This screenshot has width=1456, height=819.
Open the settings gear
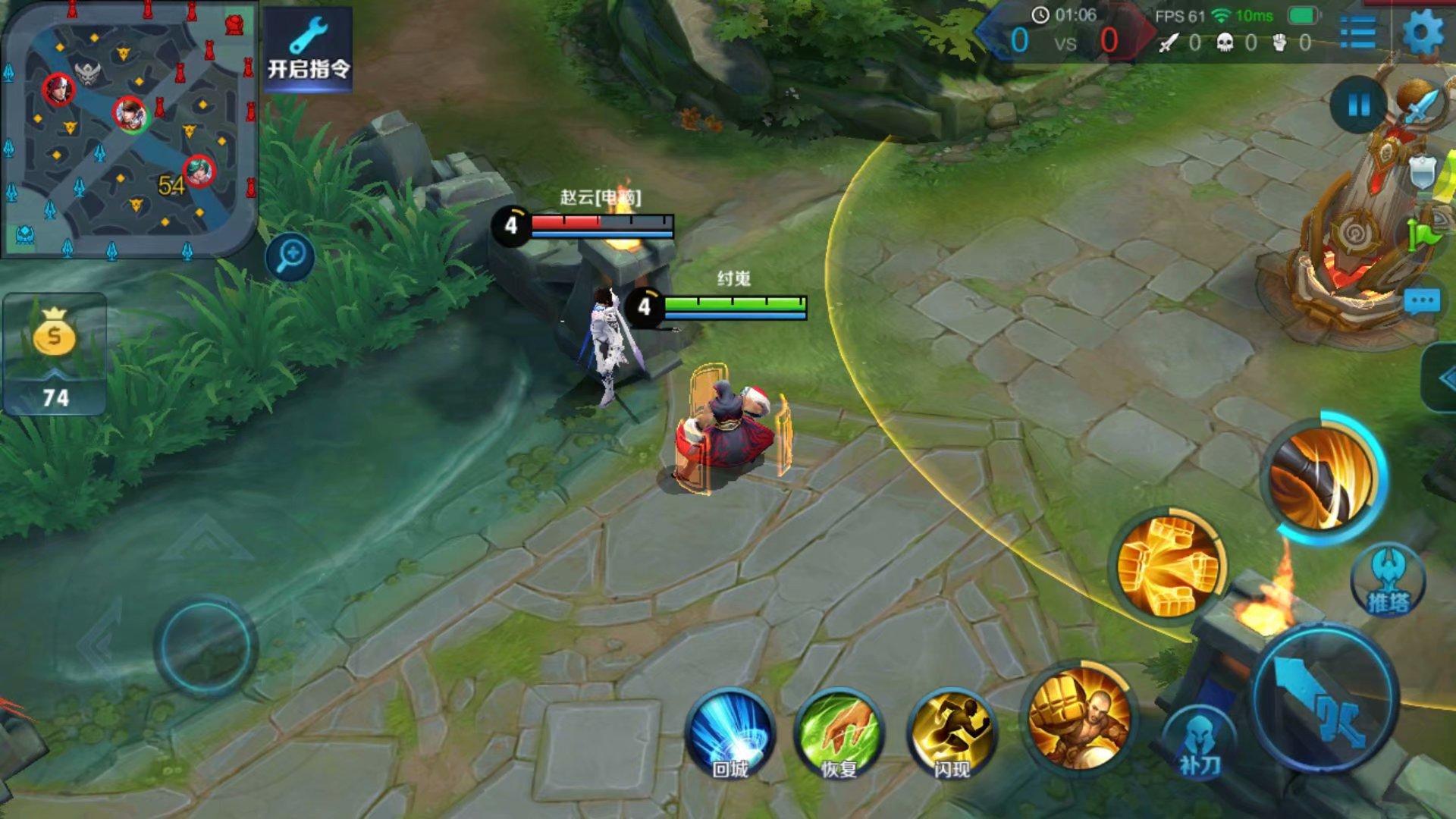(x=1423, y=33)
